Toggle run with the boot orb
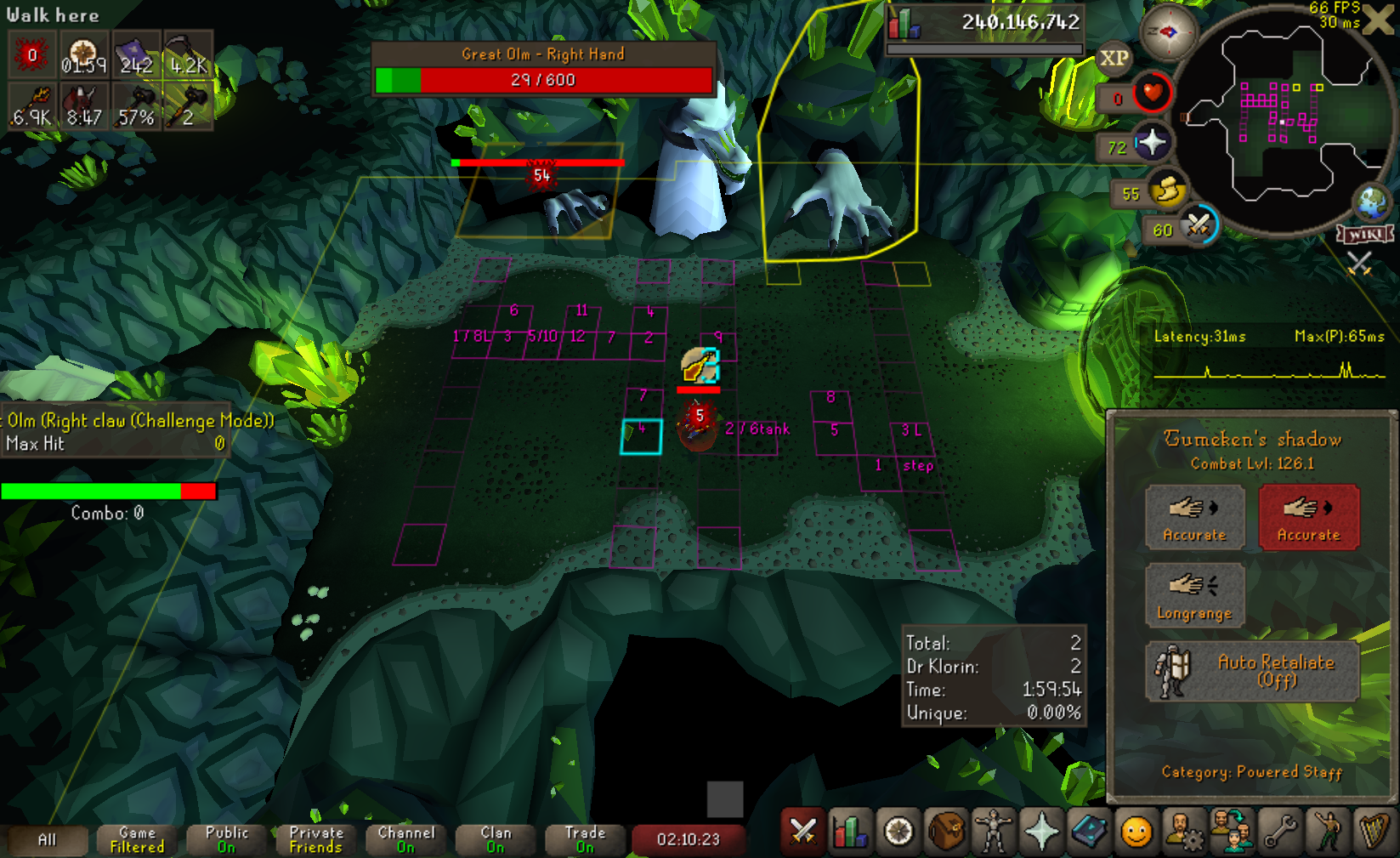 pos(1168,190)
